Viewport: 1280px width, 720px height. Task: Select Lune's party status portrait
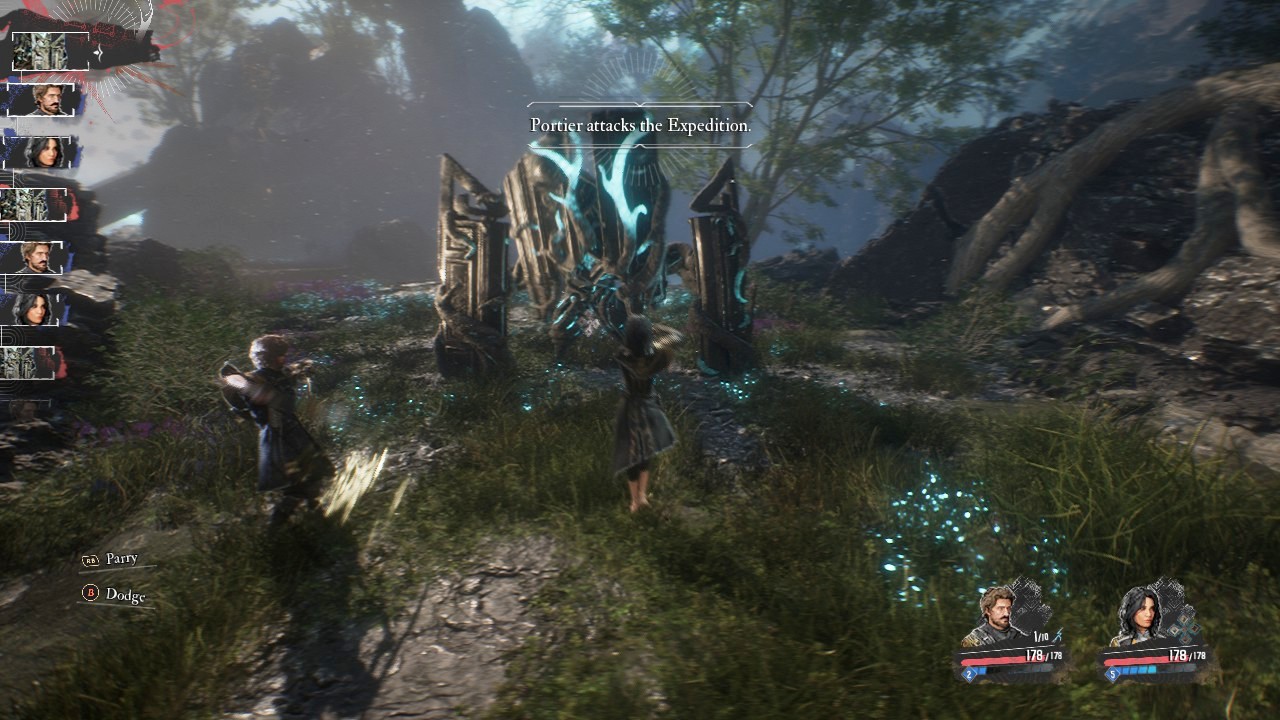pyautogui.click(x=1137, y=616)
